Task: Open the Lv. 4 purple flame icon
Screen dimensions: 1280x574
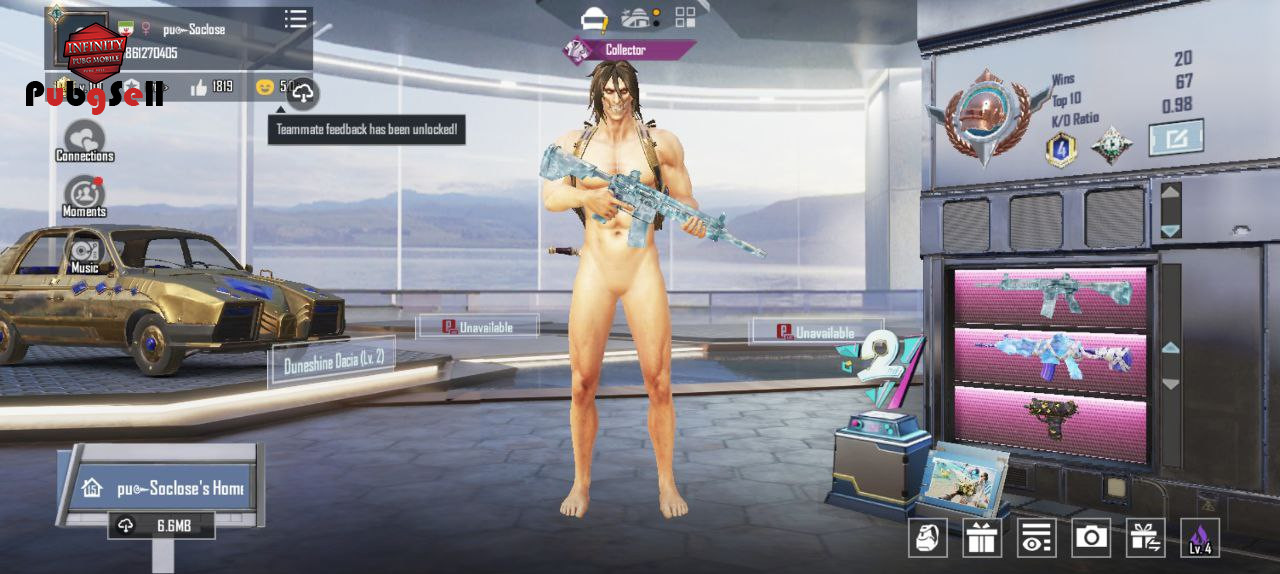Action: pos(1199,538)
